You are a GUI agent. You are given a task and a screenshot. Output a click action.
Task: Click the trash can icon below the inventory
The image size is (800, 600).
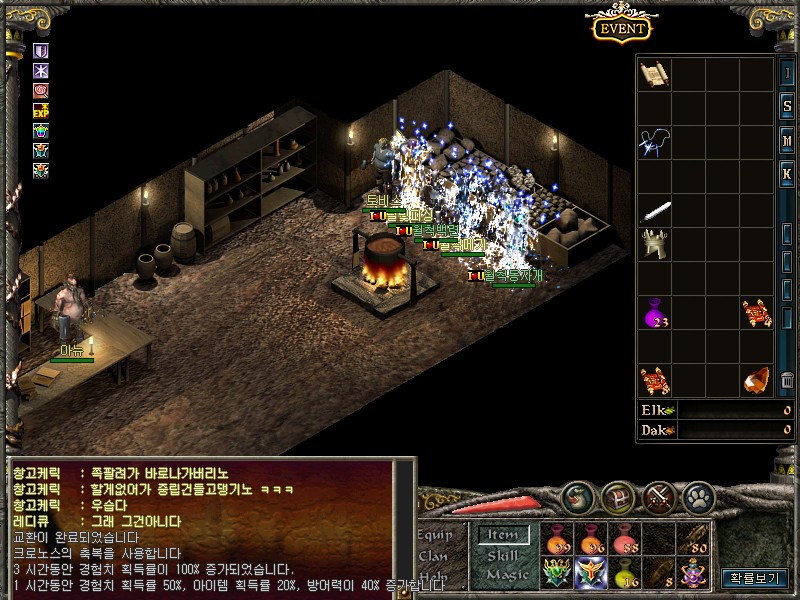point(788,381)
